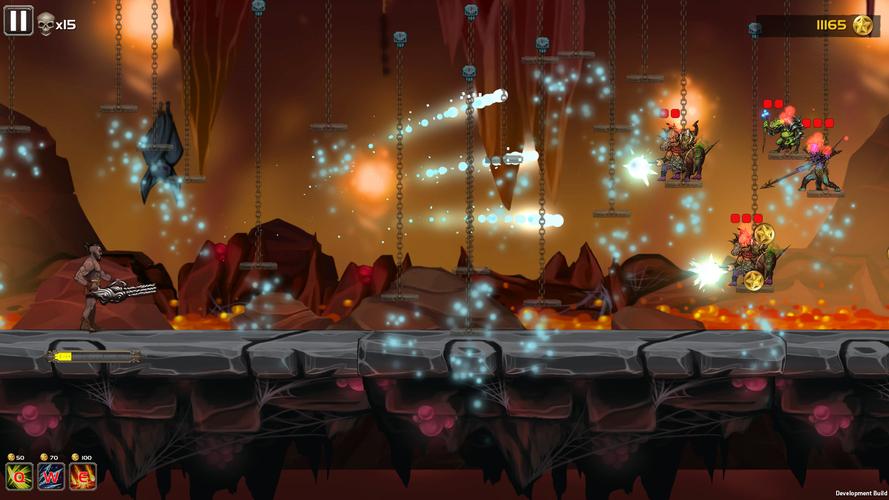Activate the green burst ability costing 50

[x=19, y=478]
